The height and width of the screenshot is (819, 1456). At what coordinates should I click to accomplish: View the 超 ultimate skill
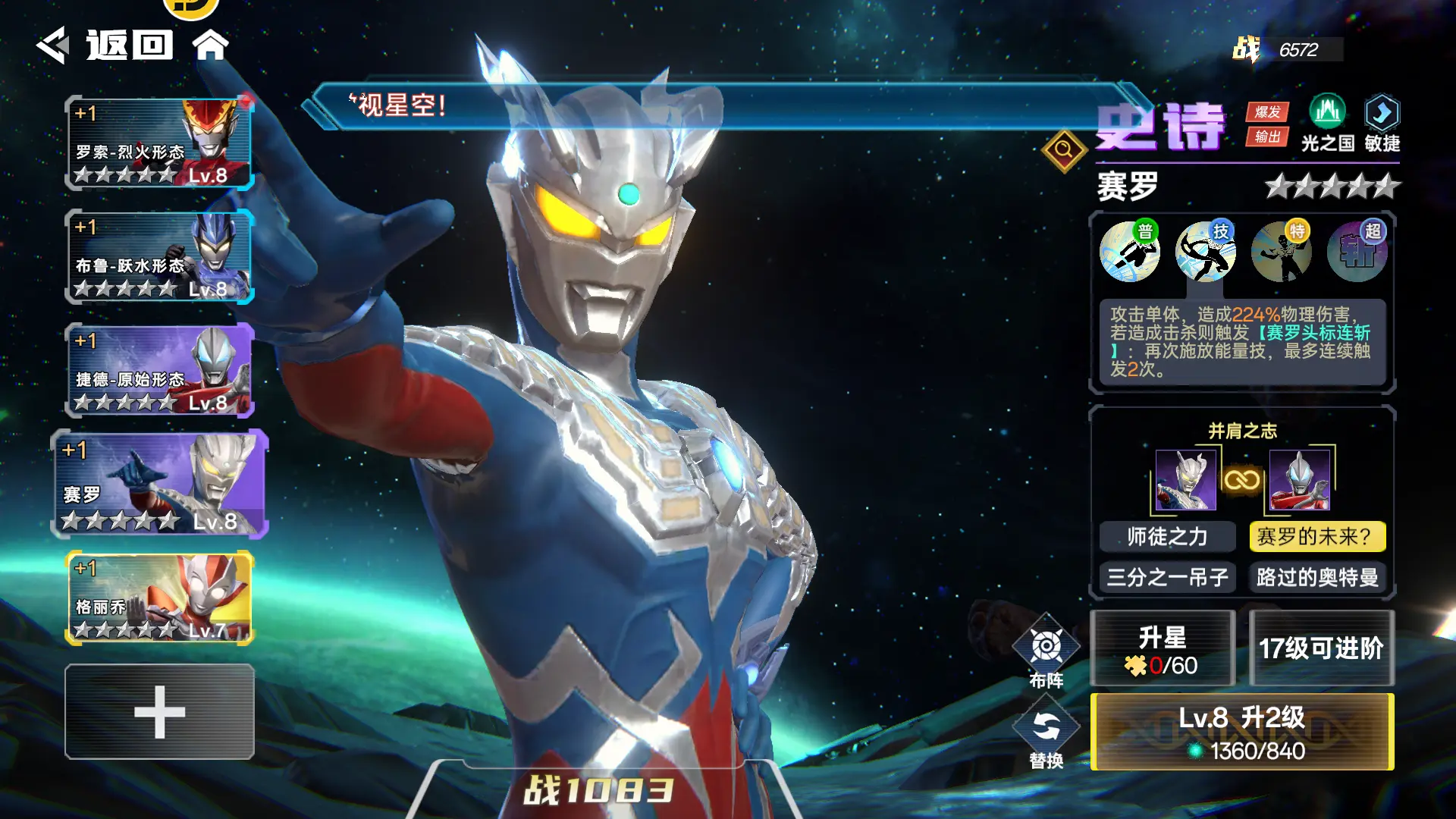coord(1357,252)
